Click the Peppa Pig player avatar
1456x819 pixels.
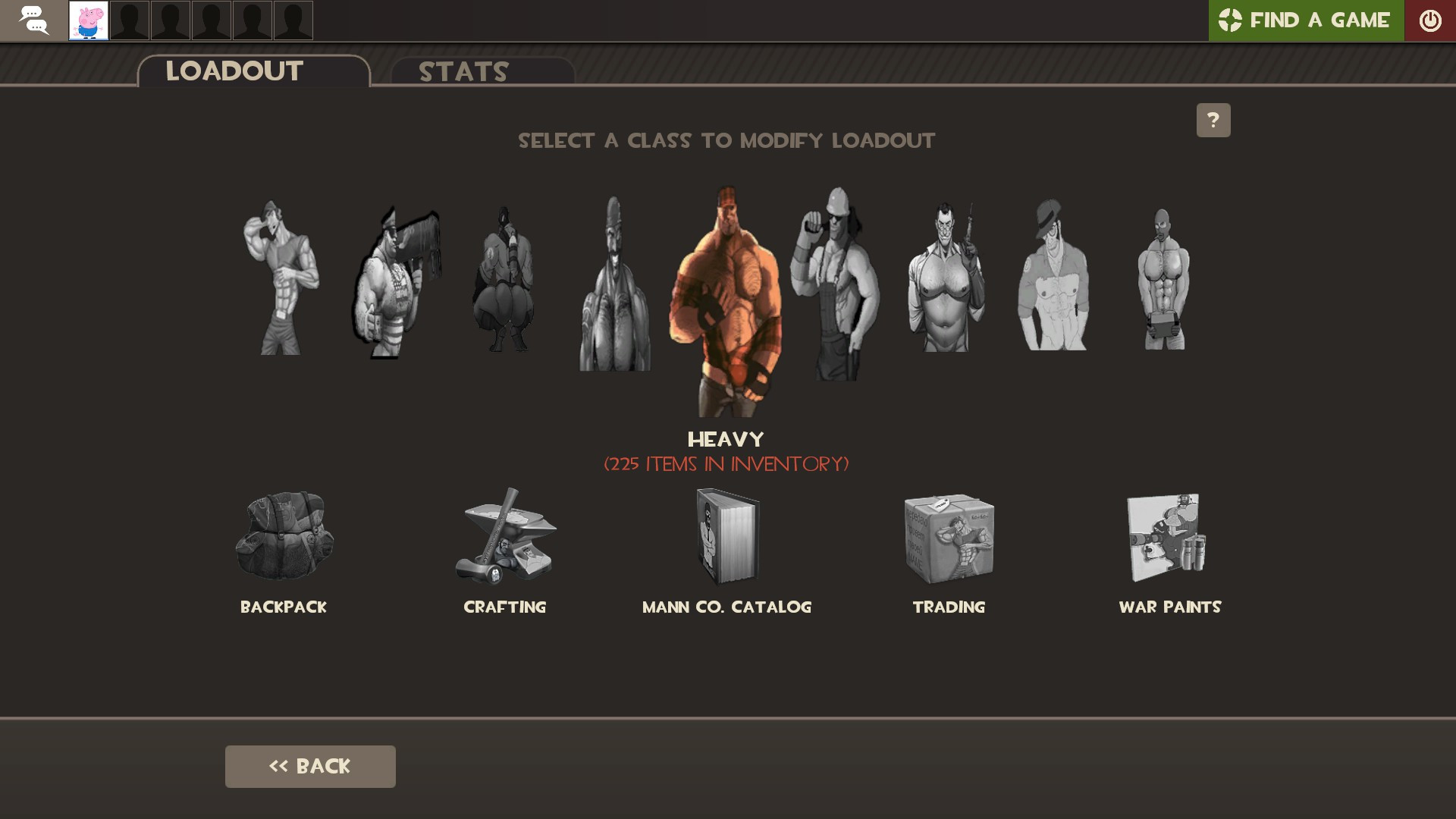(x=89, y=20)
